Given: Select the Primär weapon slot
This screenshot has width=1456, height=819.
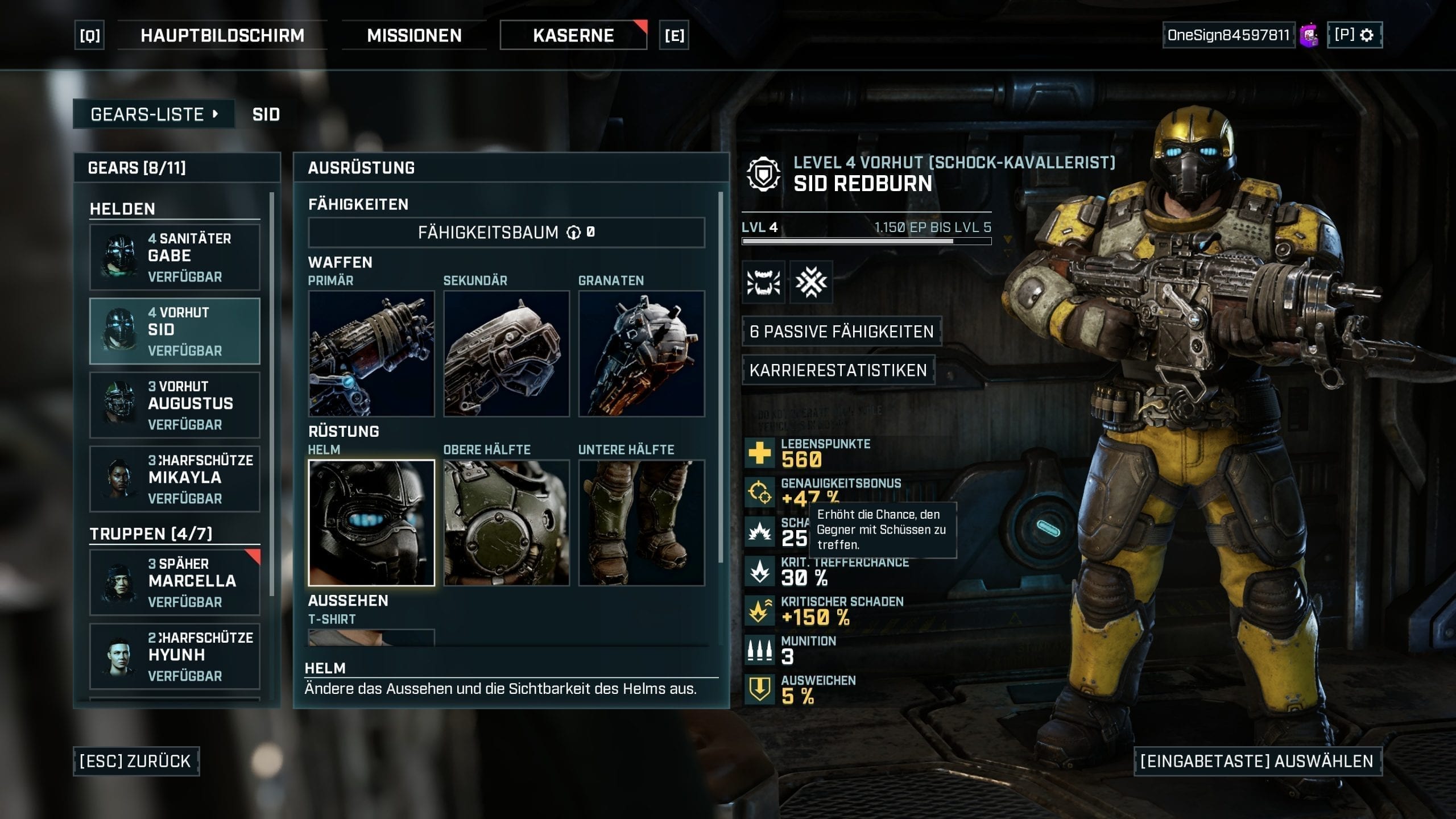Looking at the screenshot, I should point(371,353).
